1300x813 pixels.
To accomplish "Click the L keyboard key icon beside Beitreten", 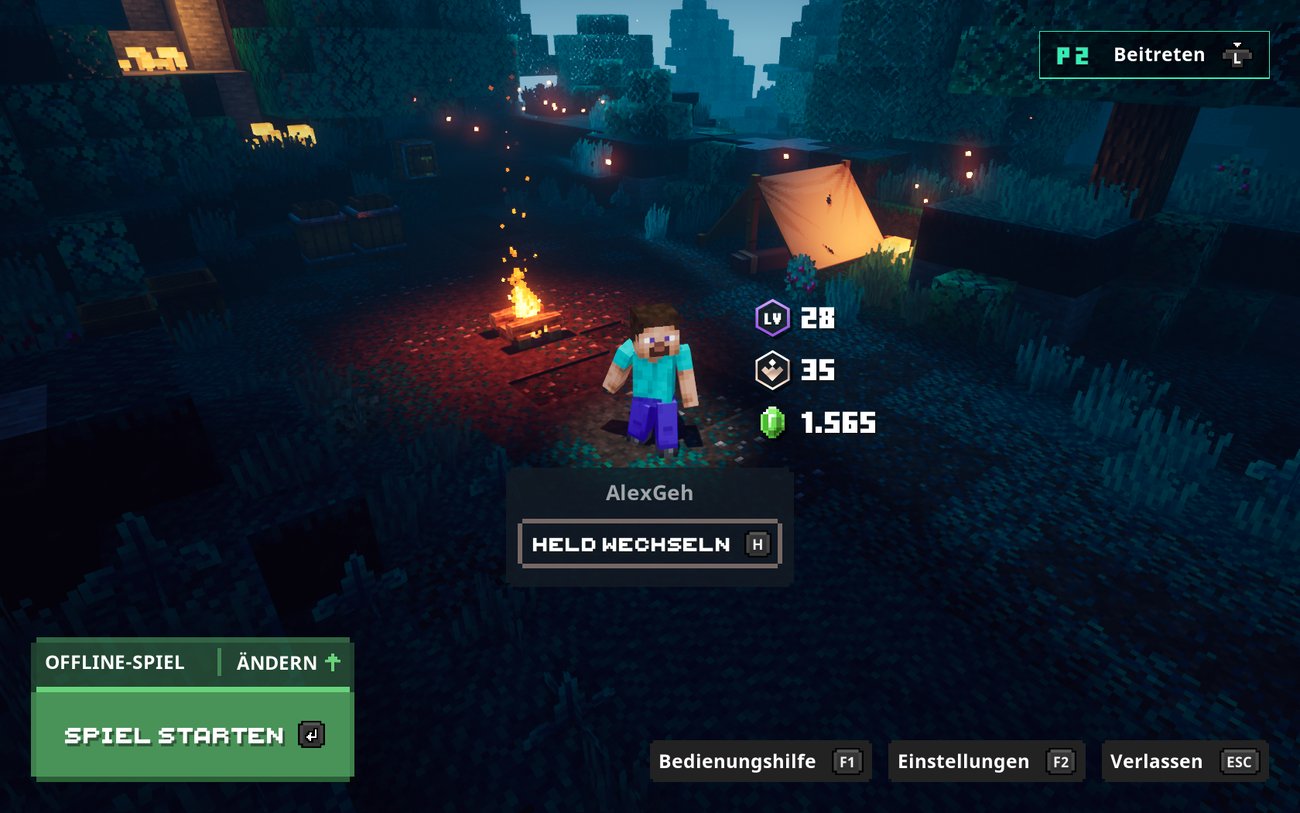I will [x=1238, y=57].
